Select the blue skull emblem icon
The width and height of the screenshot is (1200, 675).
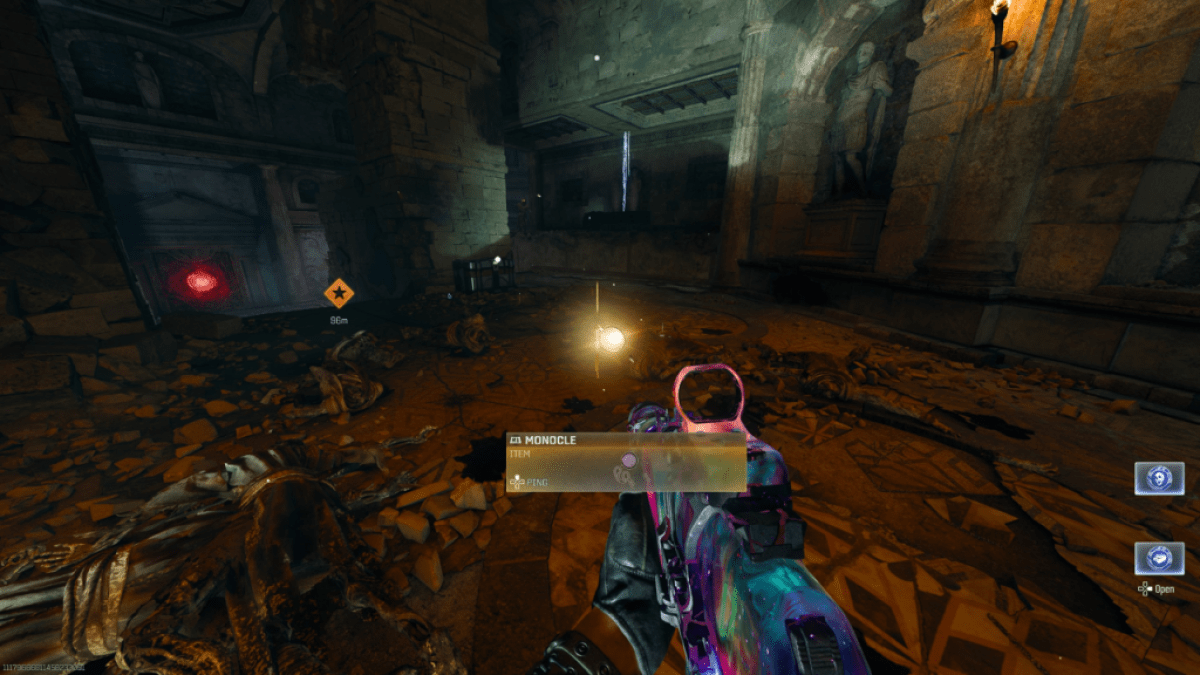point(1159,477)
